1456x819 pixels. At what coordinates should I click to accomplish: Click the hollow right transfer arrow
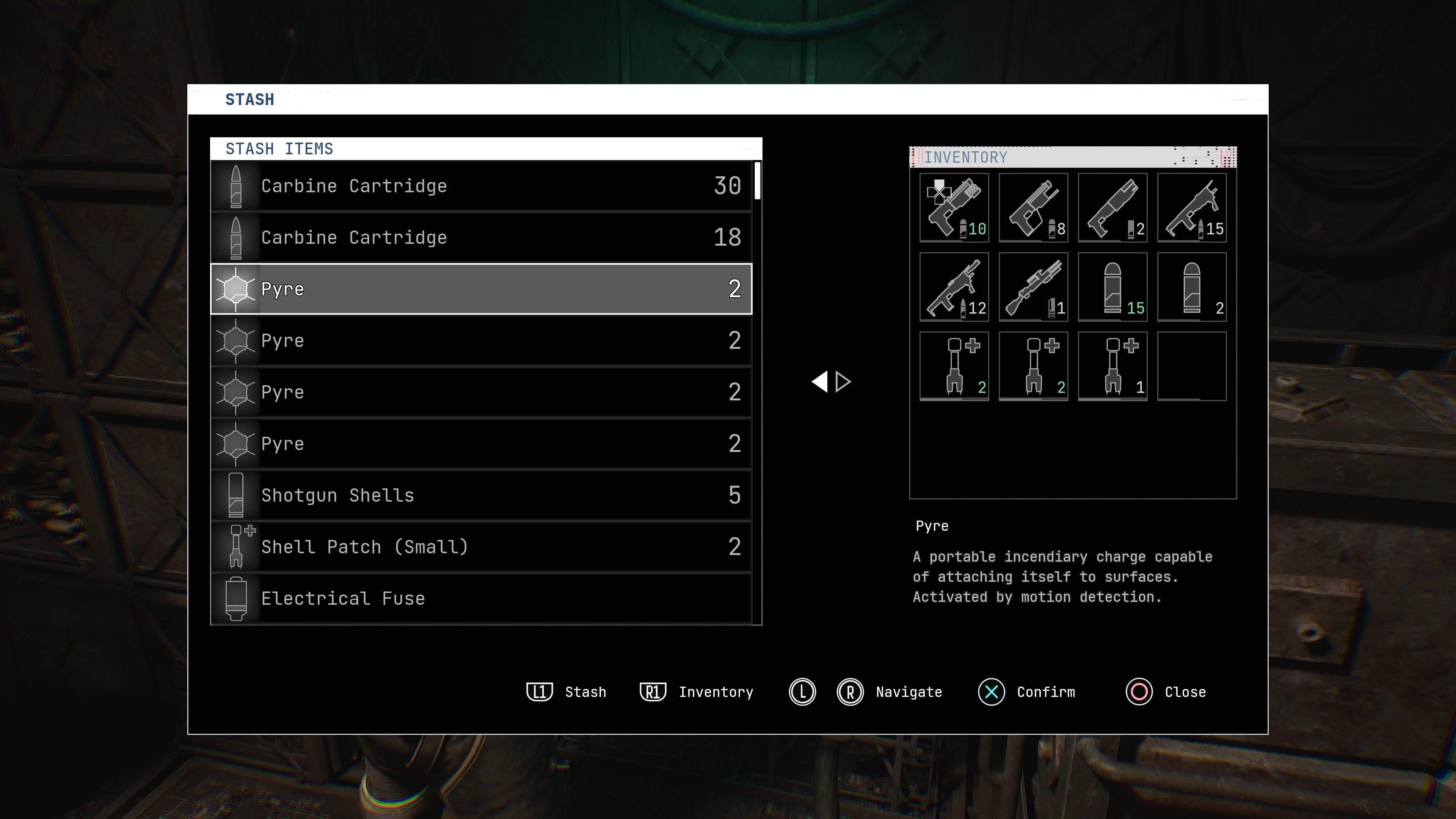[843, 381]
